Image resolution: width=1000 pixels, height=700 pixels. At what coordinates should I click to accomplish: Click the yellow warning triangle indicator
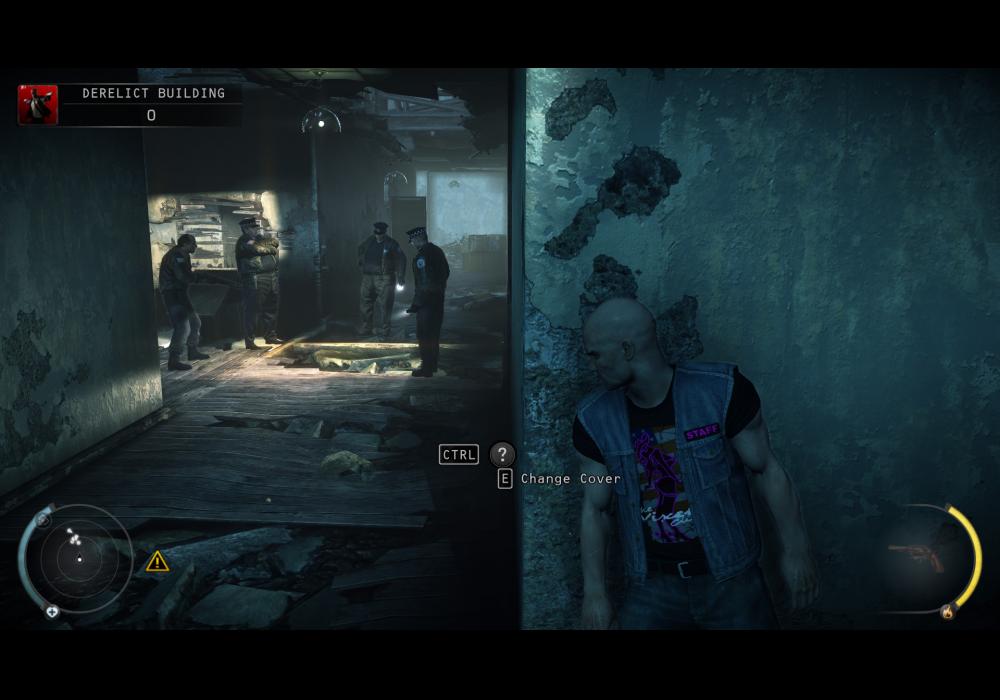[x=157, y=561]
